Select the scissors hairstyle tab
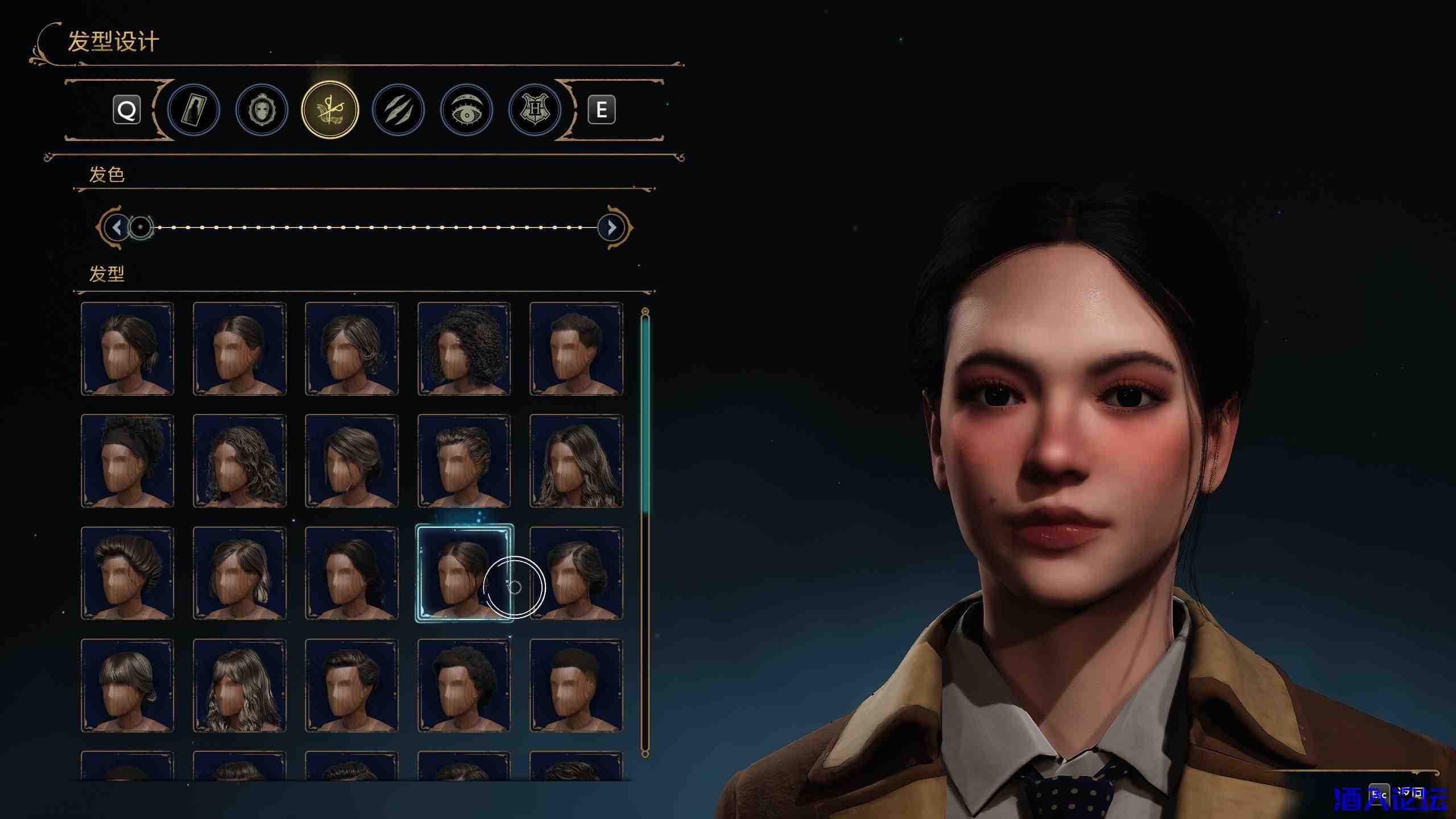This screenshot has height=819, width=1456. (330, 110)
